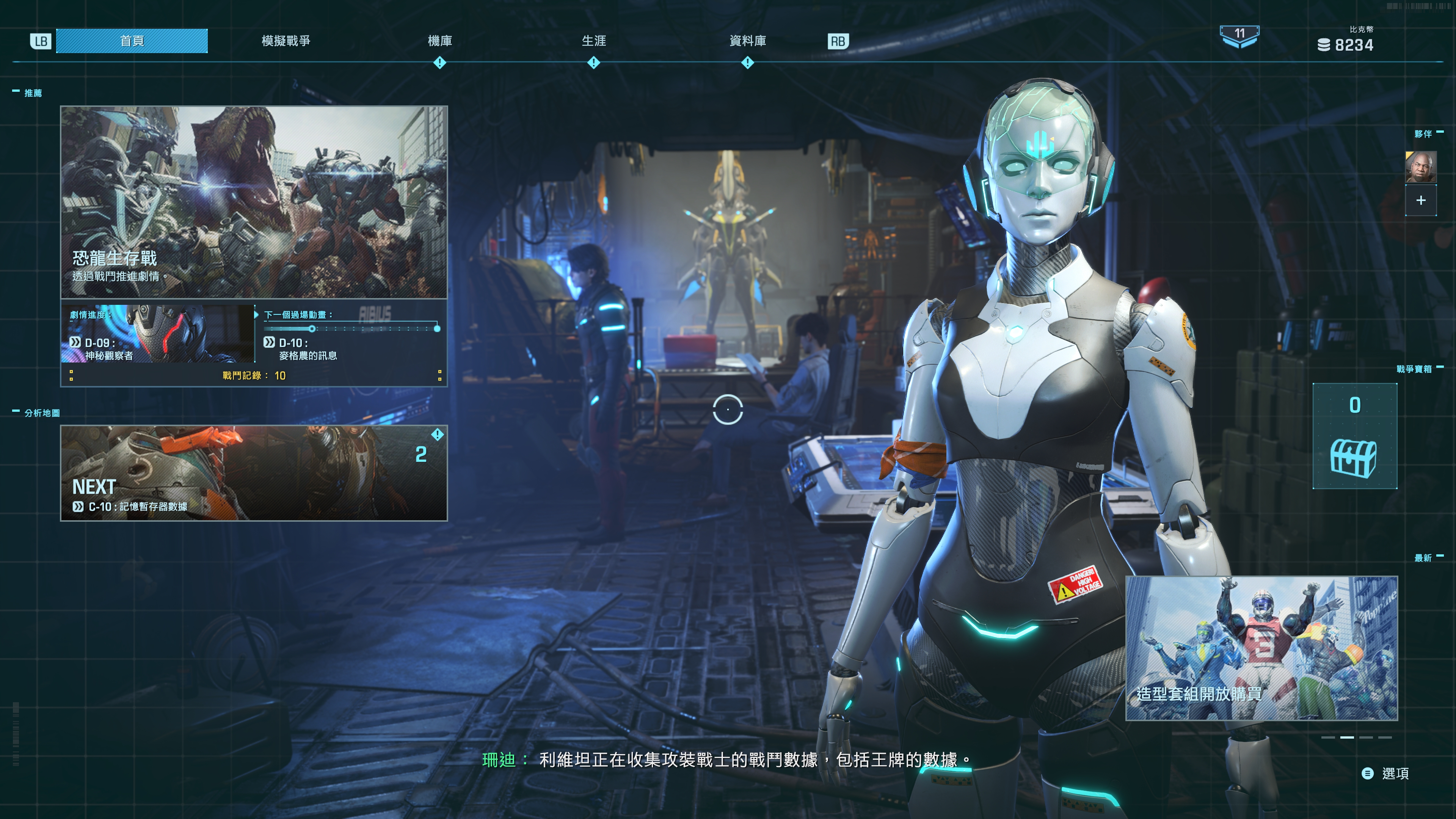Select story progress D-09 神秘觀察者
Viewport: 1456px width, 819px height.
pos(158,334)
